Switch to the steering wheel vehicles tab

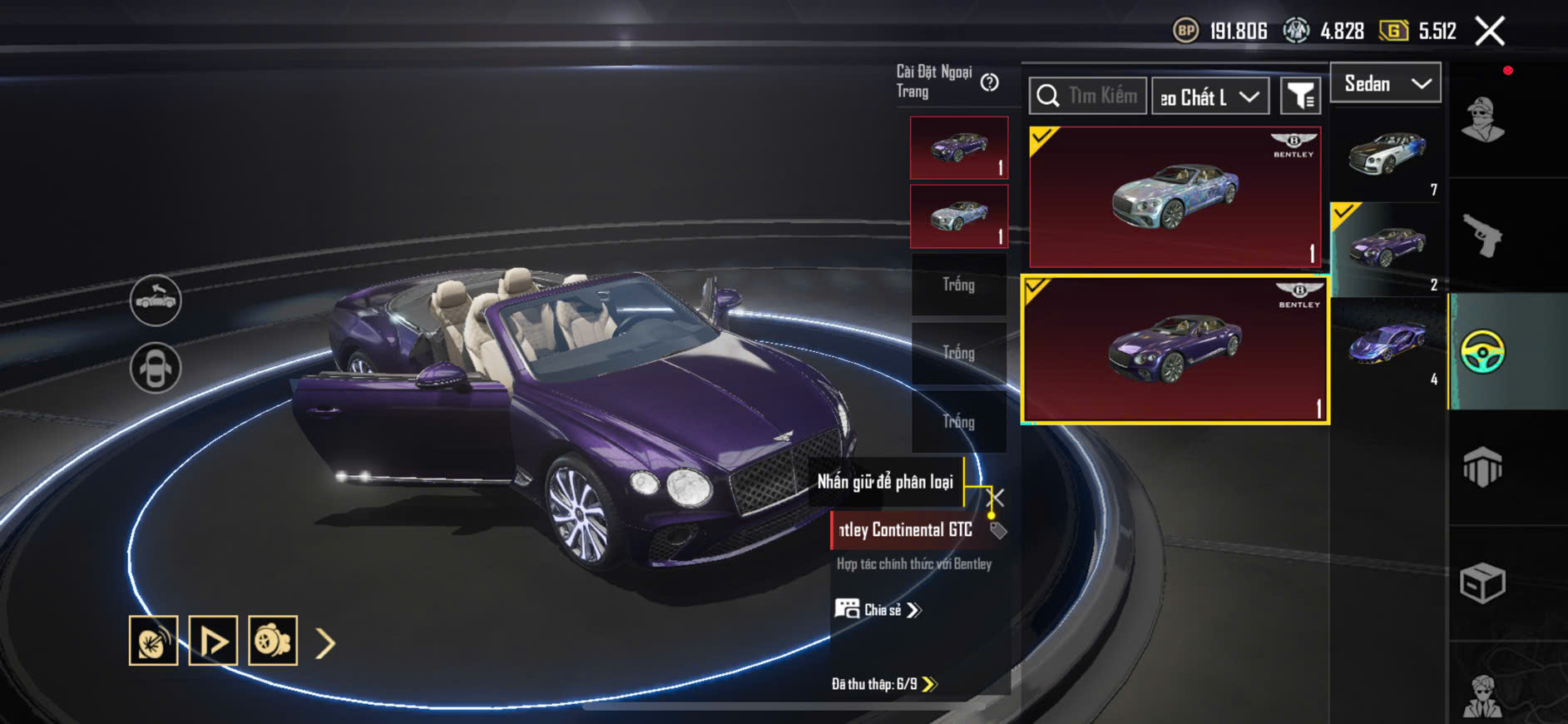[1483, 351]
